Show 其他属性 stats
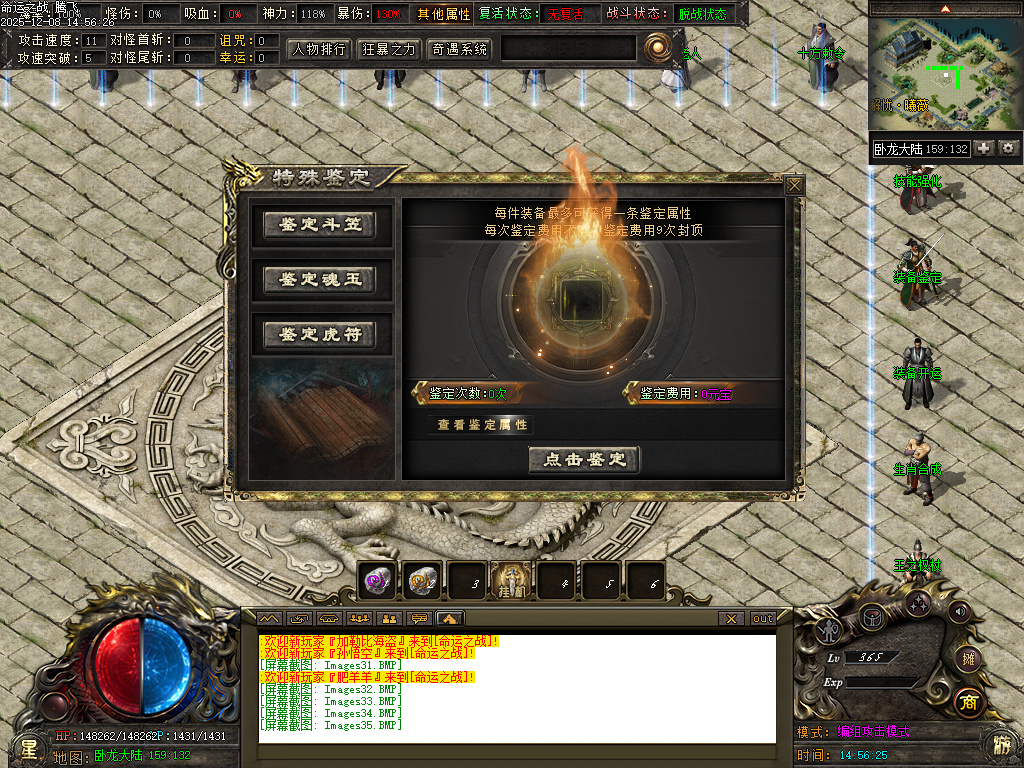 click(444, 15)
